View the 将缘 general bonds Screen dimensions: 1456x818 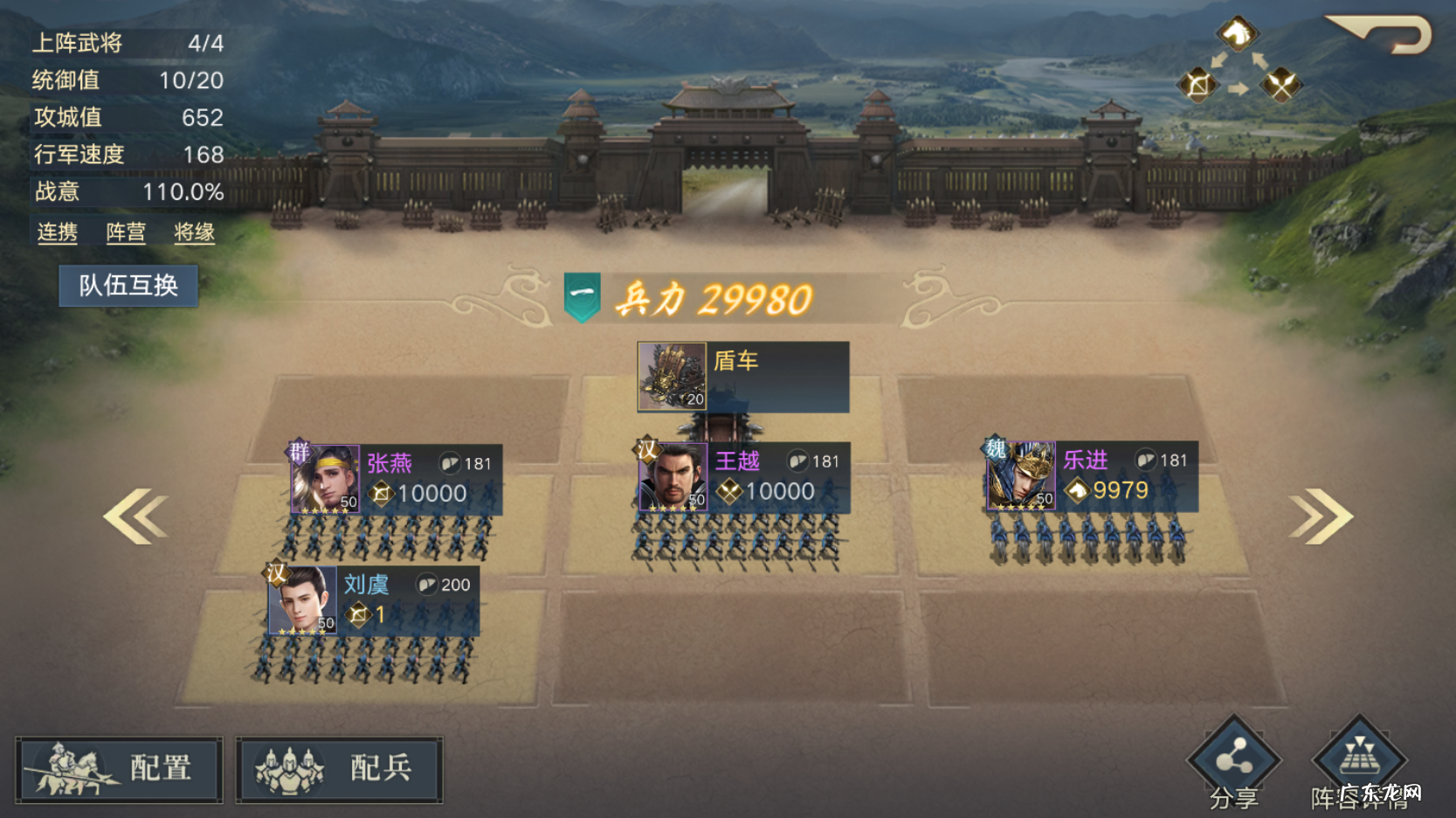click(194, 232)
